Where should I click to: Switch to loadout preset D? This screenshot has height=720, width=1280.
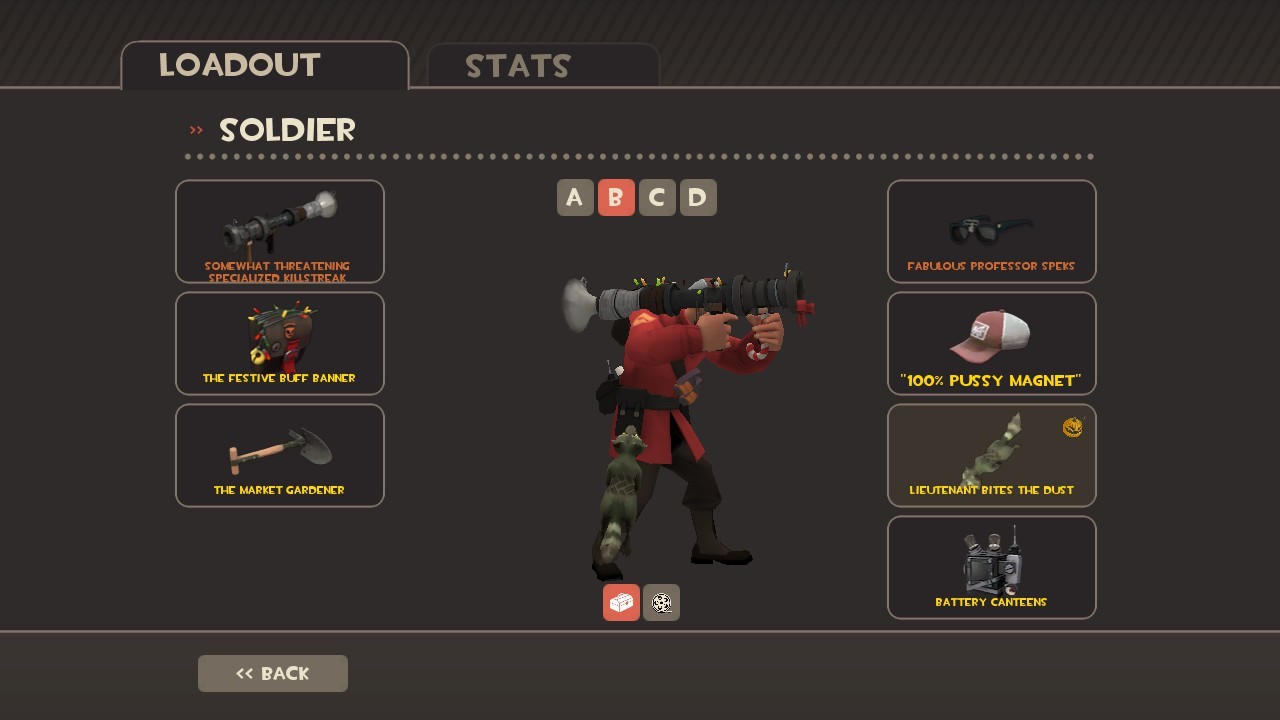pos(698,197)
